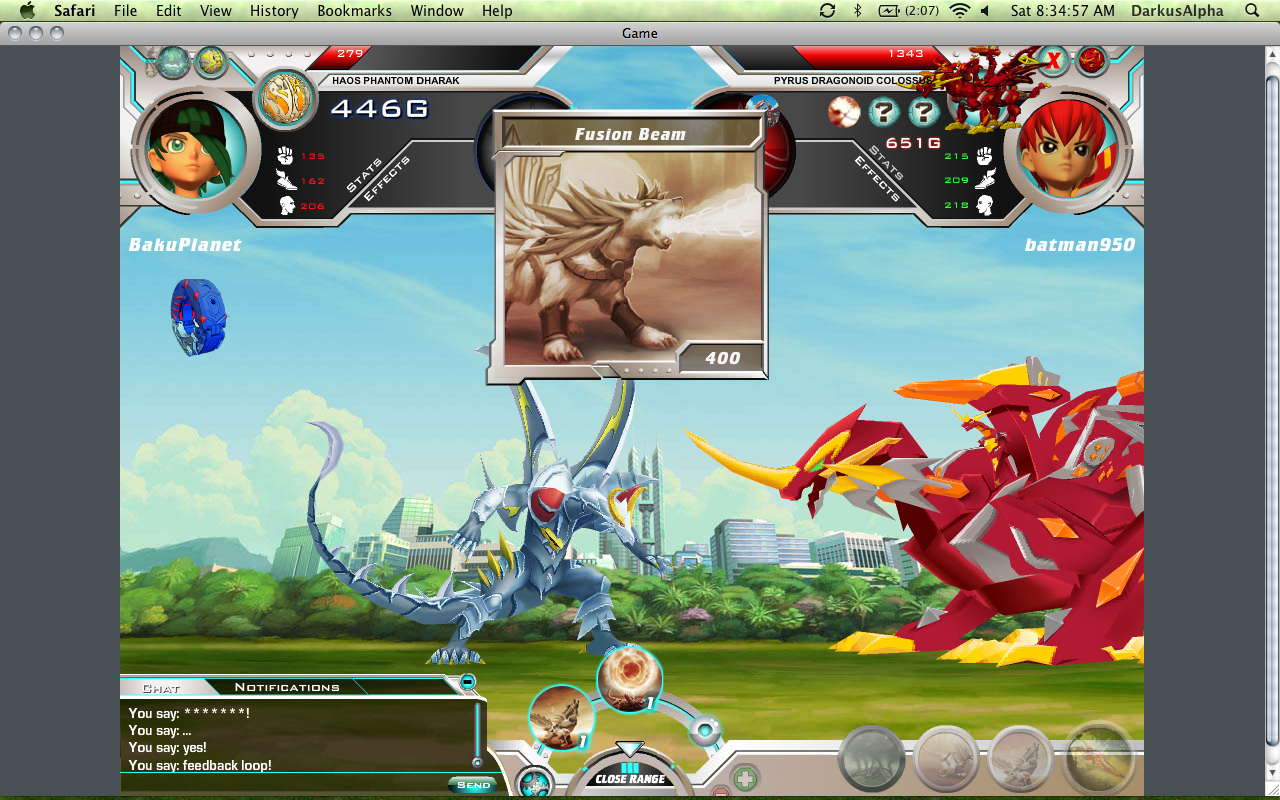
Task: Activate the glowing orb ability icon
Action: click(629, 679)
